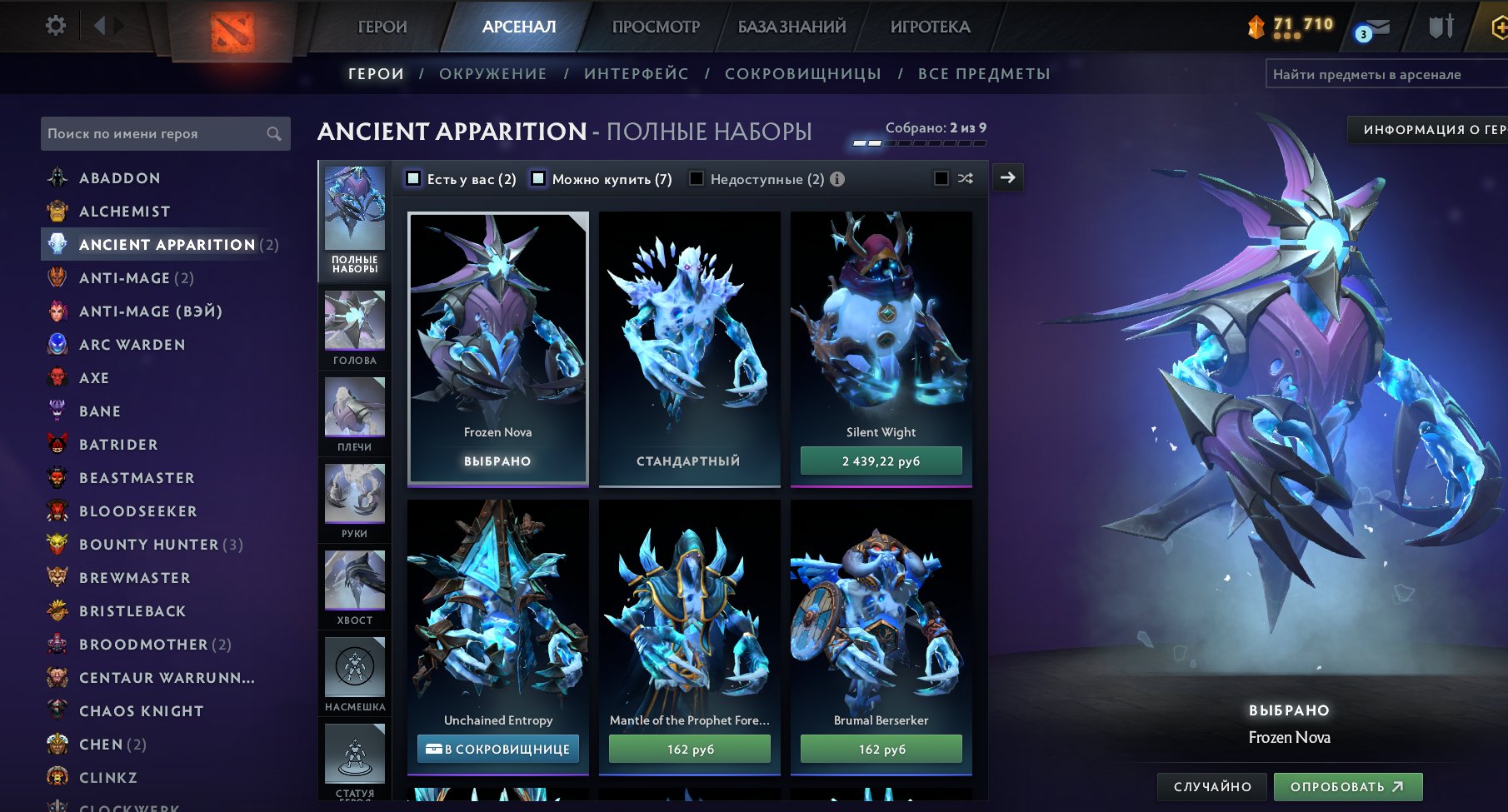Click the СЛУЧАЙНО random button

[1212, 786]
